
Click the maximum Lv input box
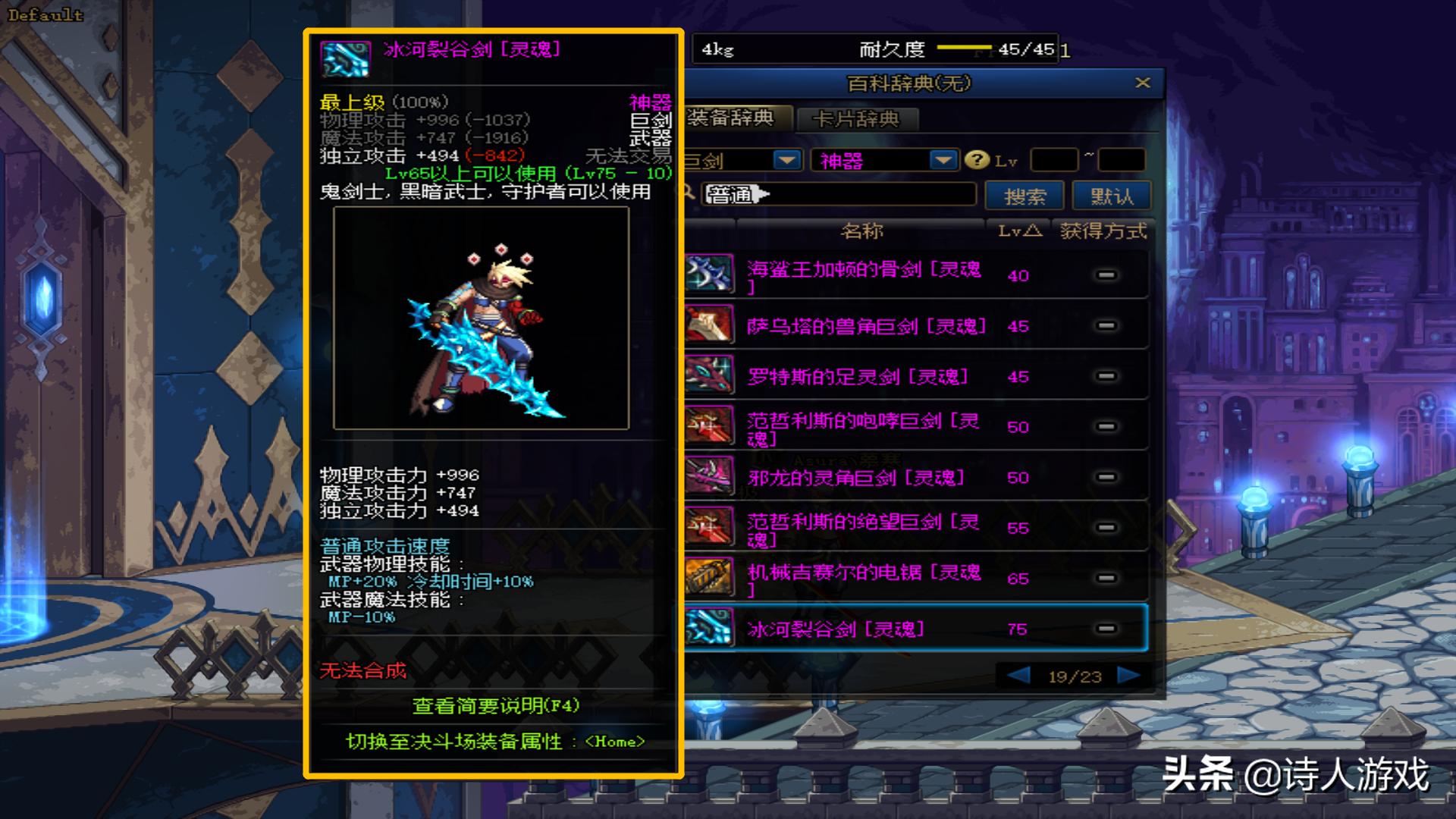tap(1121, 160)
